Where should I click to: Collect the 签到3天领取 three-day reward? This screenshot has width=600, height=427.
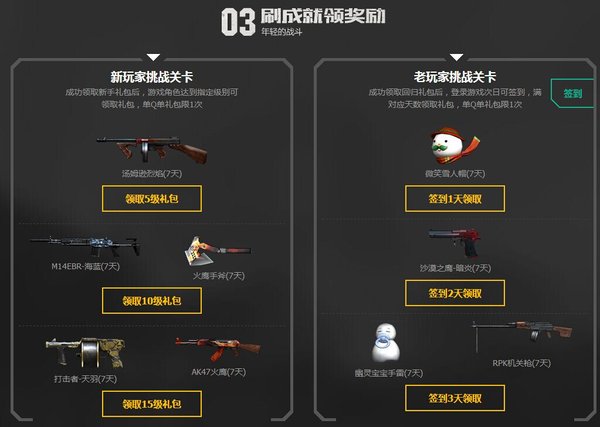pos(454,397)
